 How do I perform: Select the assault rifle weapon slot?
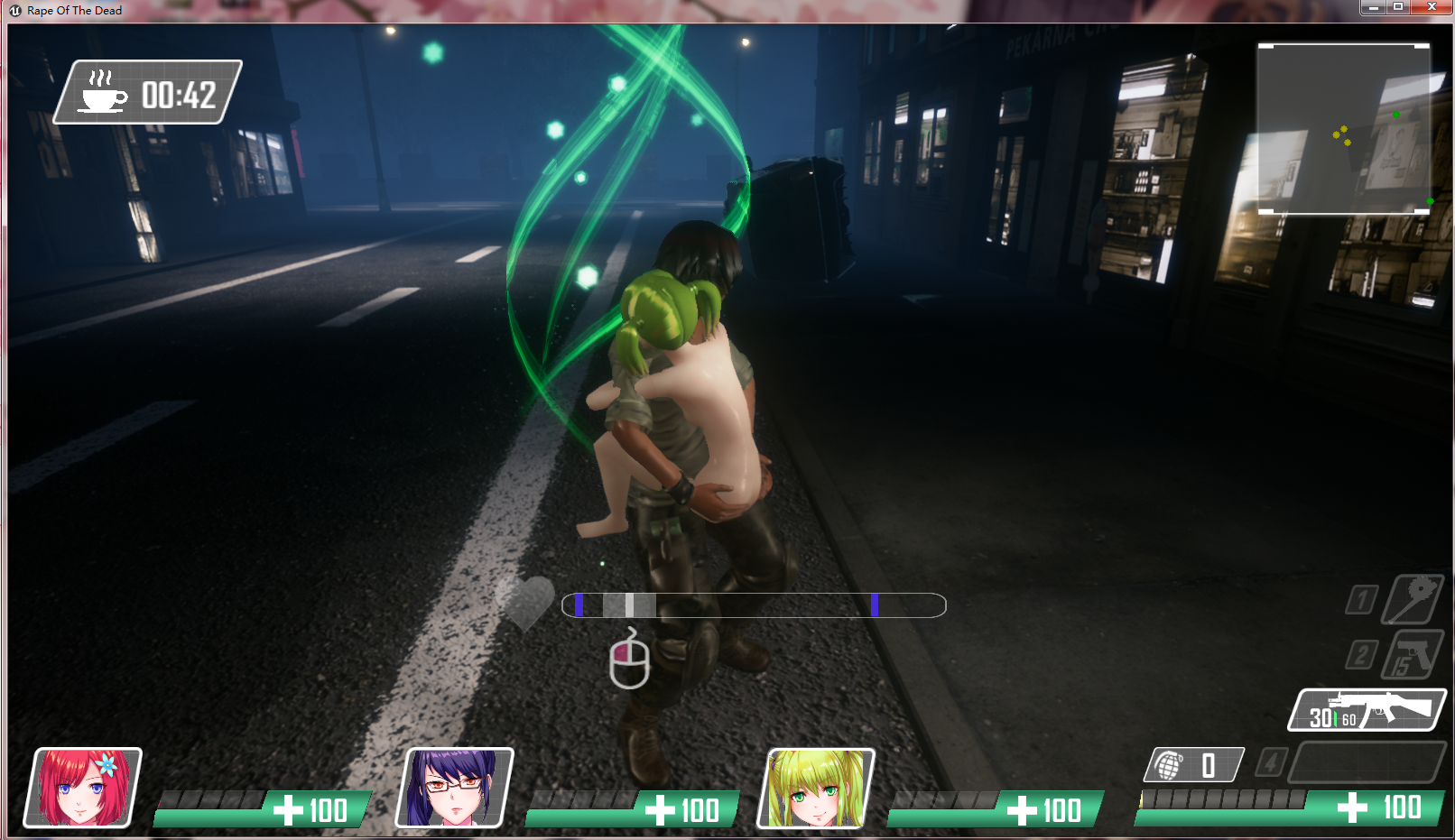pos(1367,710)
